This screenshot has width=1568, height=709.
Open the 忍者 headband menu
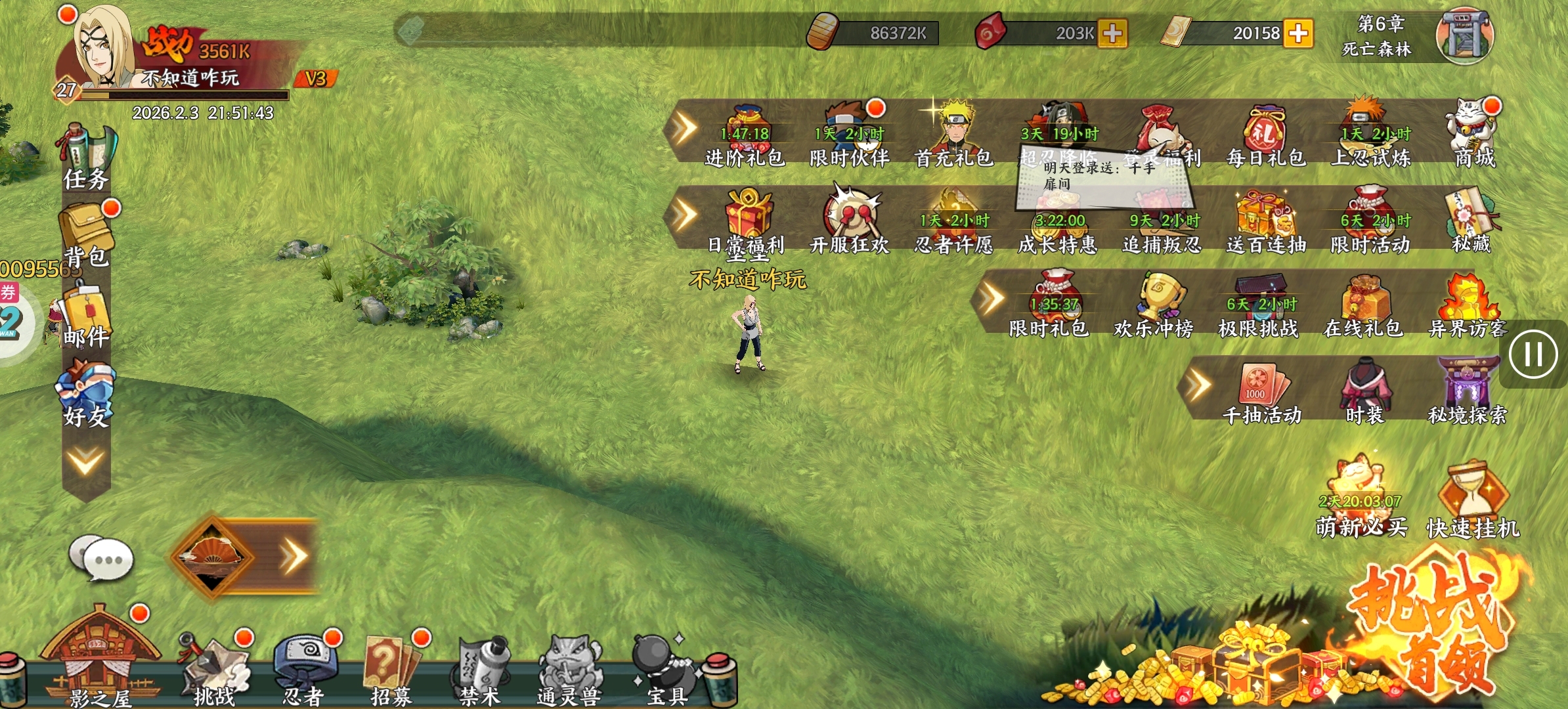pos(304,670)
